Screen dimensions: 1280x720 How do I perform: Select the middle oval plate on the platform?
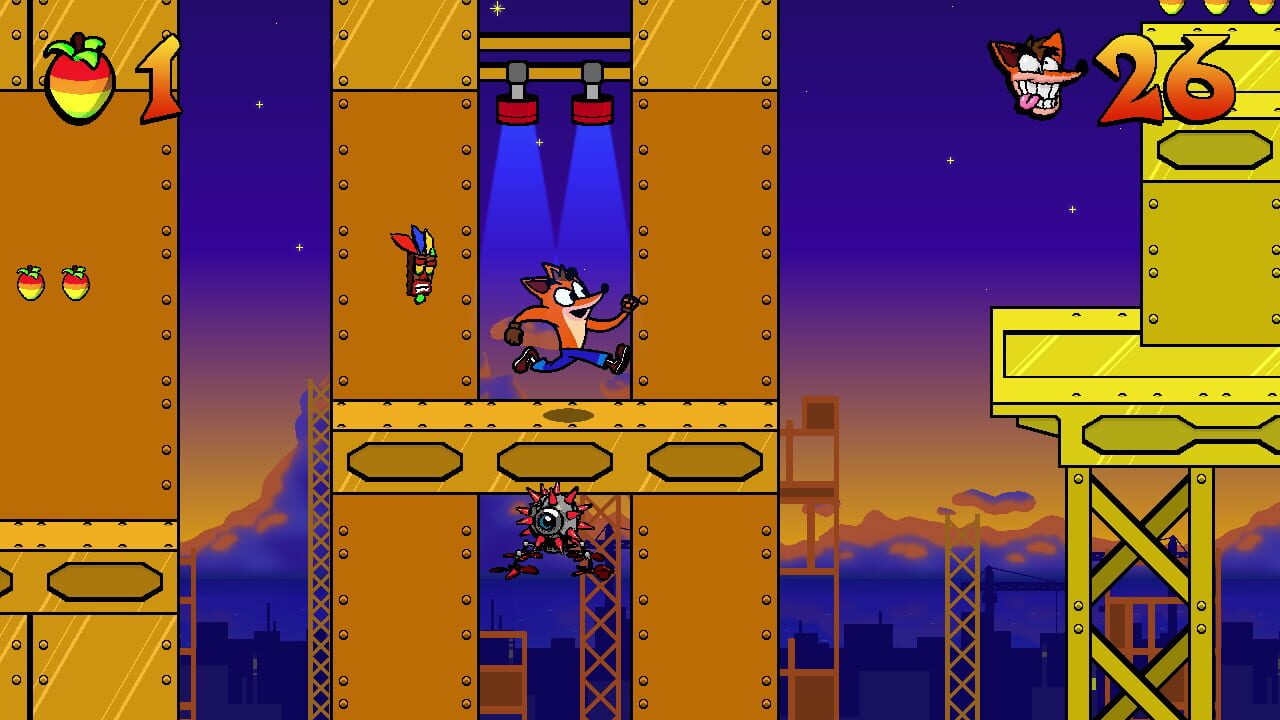pos(558,459)
